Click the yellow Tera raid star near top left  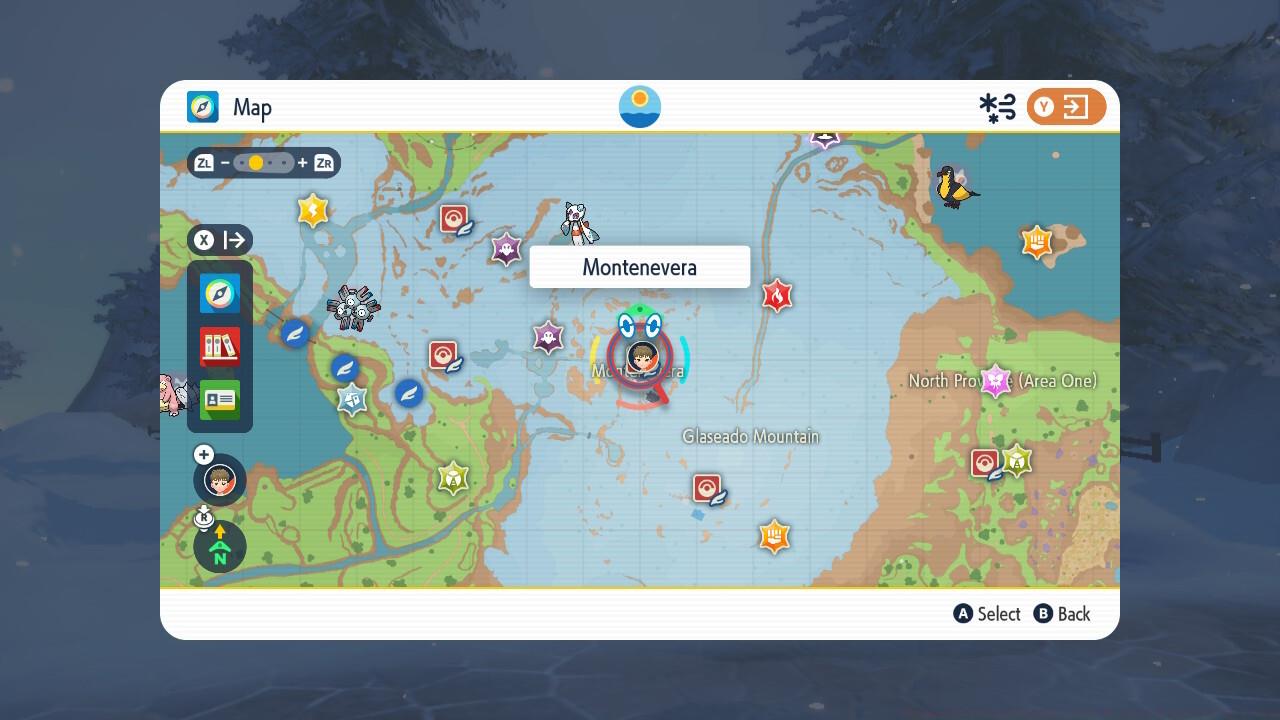pos(312,210)
